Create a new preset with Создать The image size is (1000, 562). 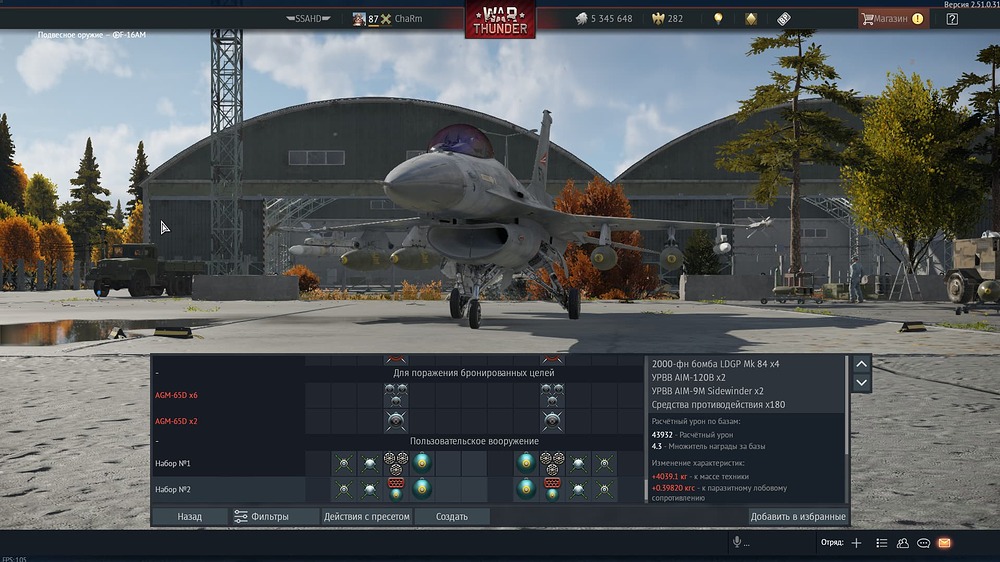point(452,517)
